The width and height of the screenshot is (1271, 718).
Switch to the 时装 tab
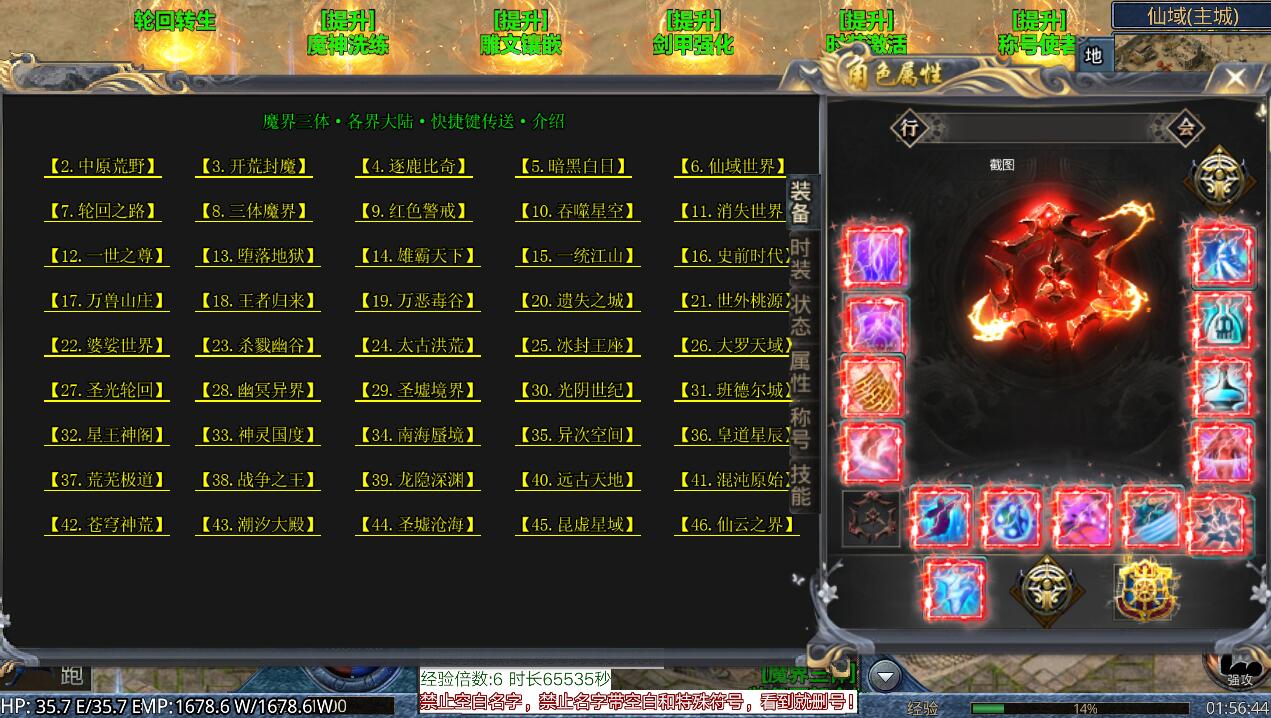click(801, 258)
